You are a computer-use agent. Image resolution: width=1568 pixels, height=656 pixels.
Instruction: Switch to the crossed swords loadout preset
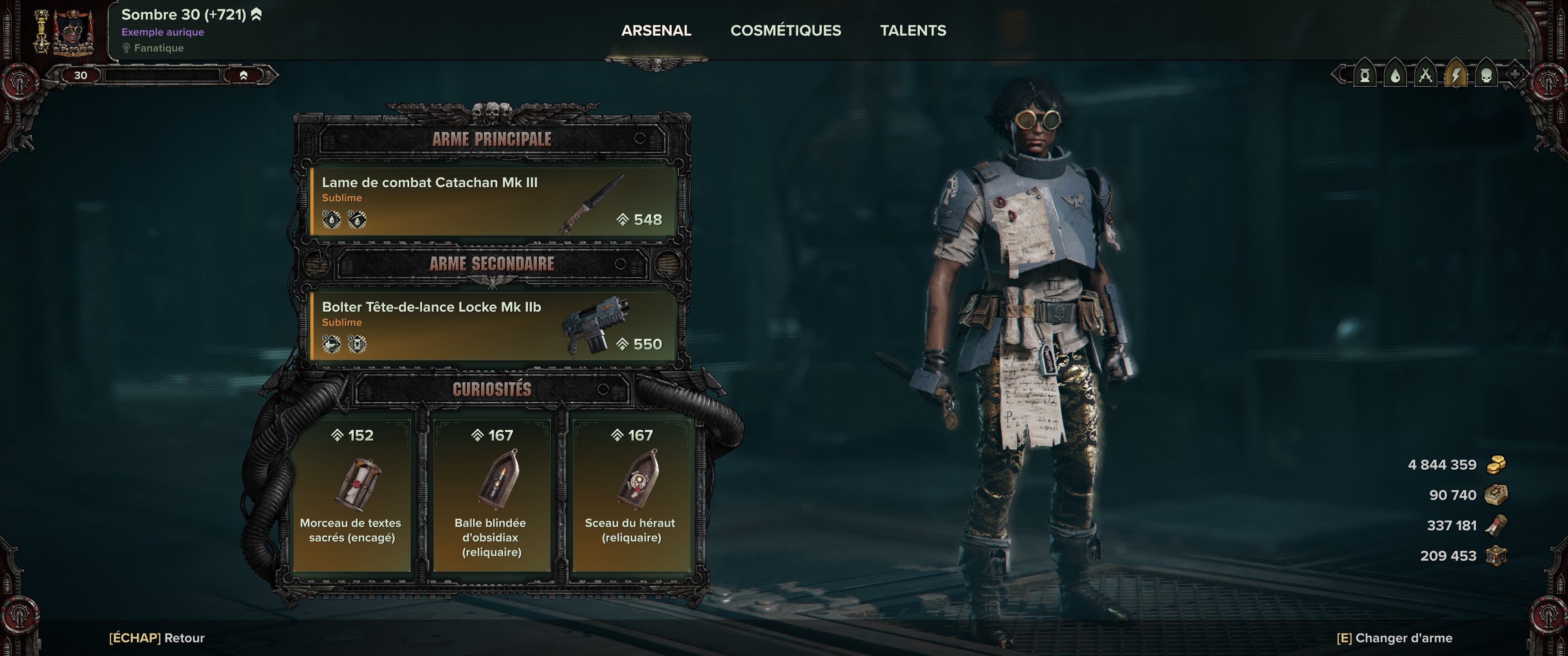click(x=1425, y=76)
